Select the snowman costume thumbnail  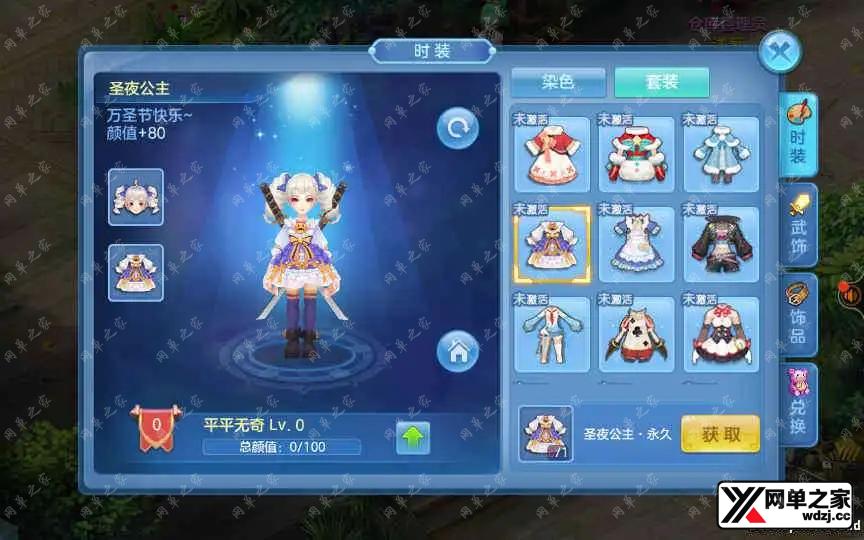click(x=636, y=154)
